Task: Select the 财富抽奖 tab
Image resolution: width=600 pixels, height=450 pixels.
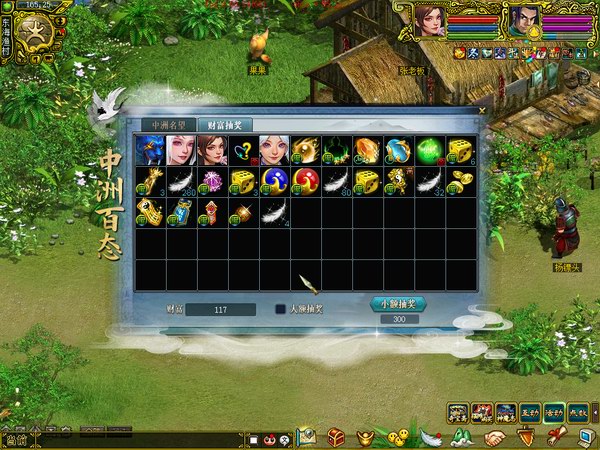Action: [223, 125]
